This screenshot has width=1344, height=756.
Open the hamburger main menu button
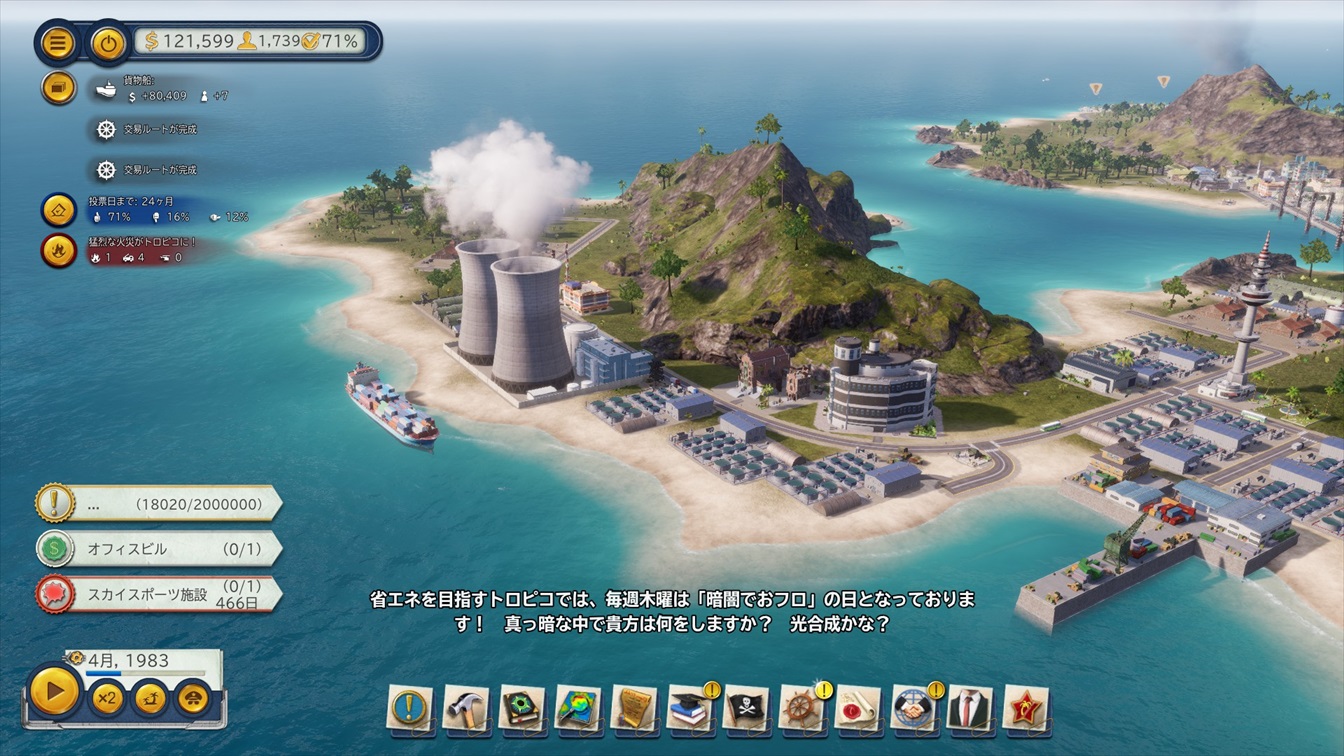click(58, 42)
